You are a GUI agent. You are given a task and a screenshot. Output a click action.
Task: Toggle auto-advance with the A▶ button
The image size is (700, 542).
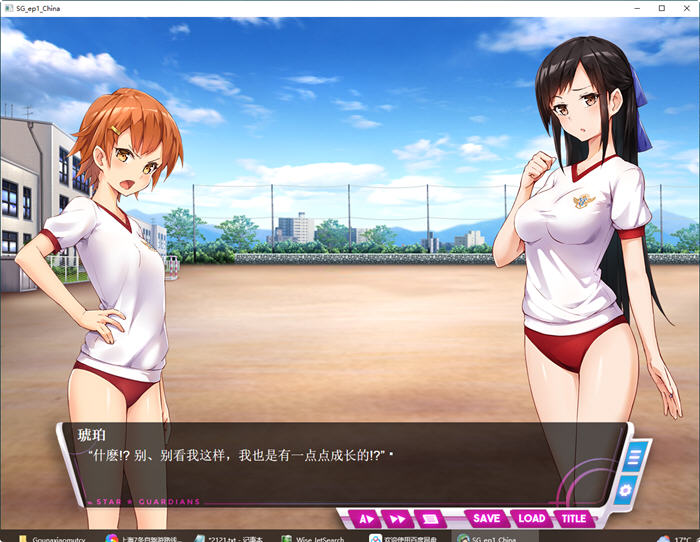[x=366, y=519]
